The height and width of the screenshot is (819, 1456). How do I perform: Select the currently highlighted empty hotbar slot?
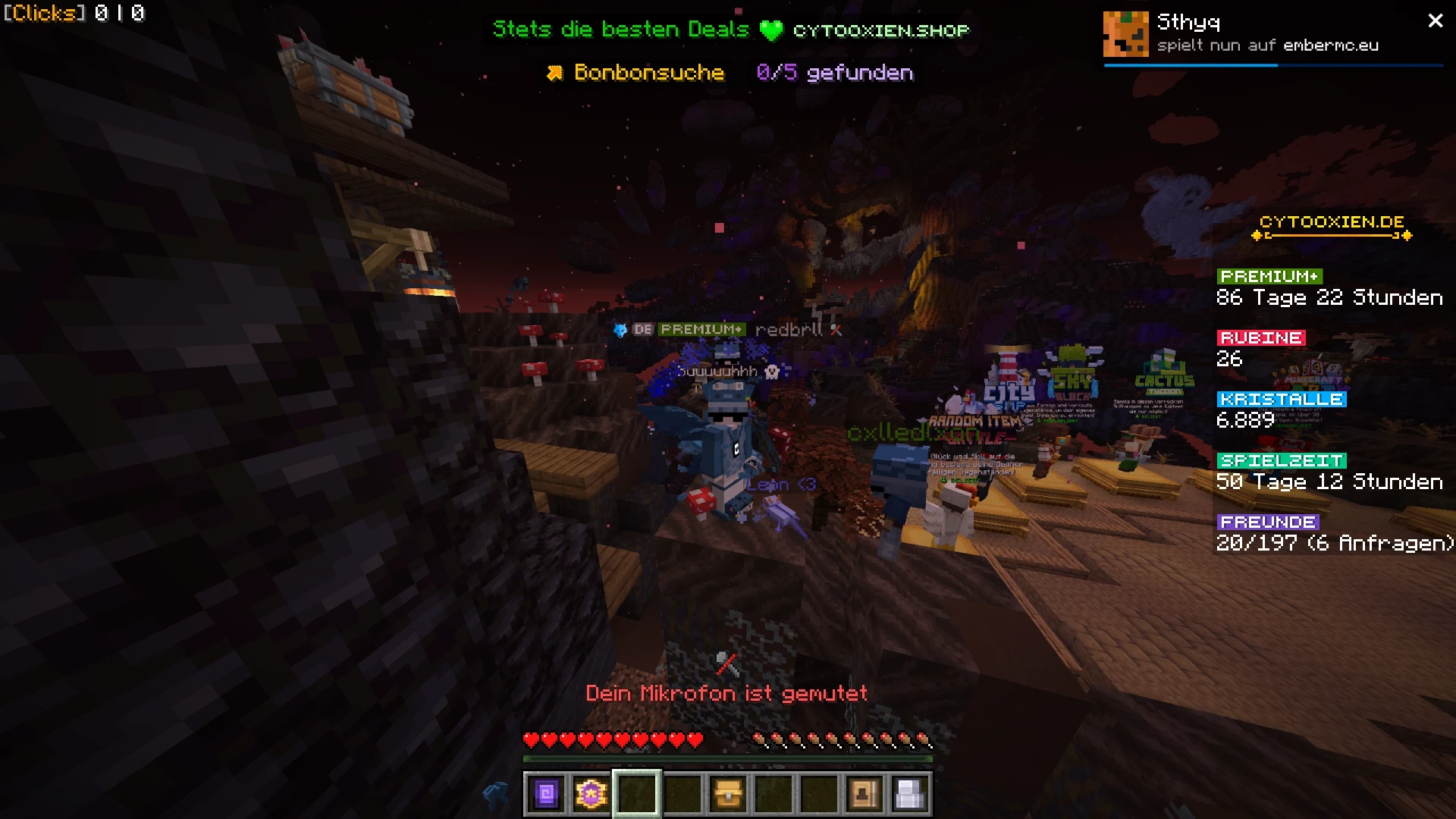point(637,792)
